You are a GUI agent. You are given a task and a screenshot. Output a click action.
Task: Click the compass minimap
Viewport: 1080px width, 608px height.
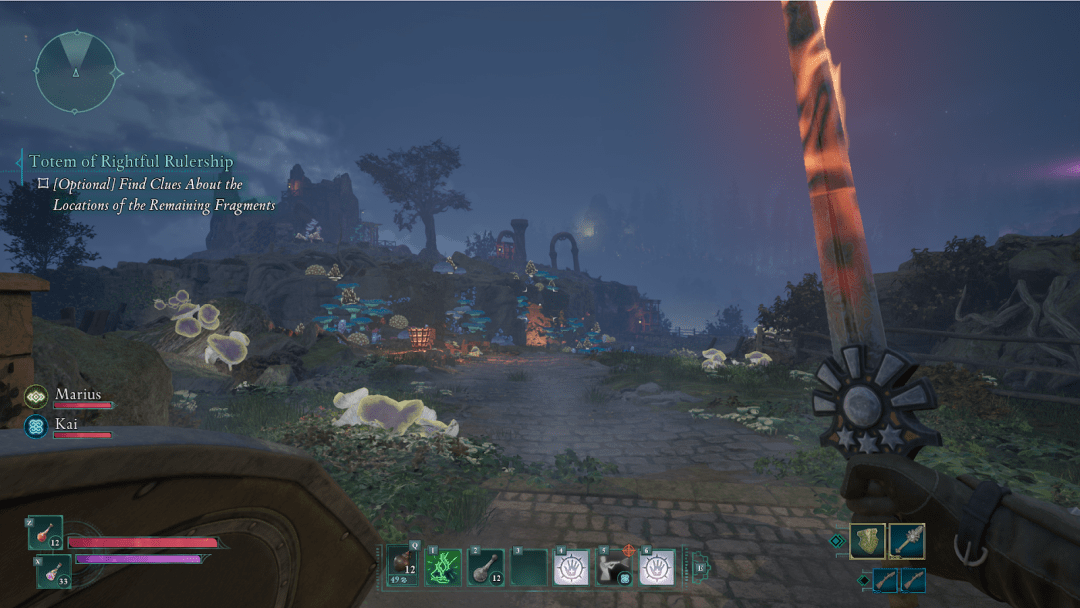coord(76,71)
